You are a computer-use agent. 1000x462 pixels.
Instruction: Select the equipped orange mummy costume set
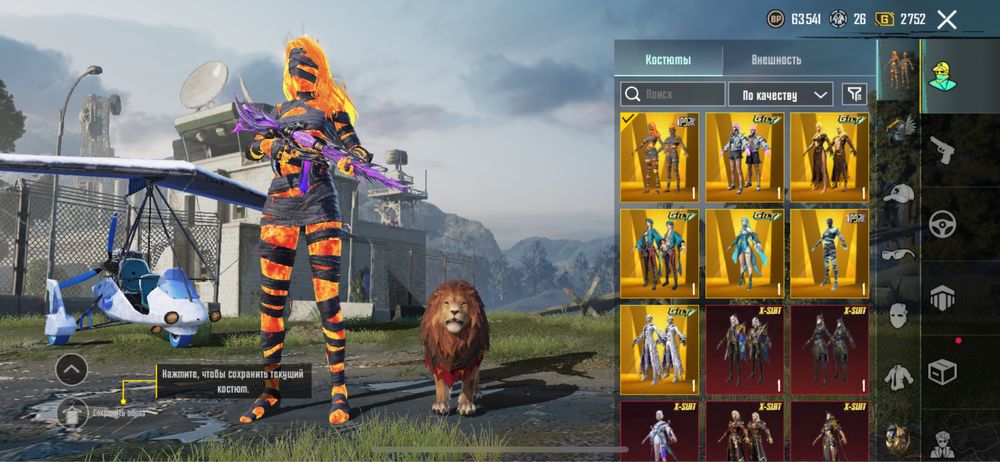click(x=659, y=157)
